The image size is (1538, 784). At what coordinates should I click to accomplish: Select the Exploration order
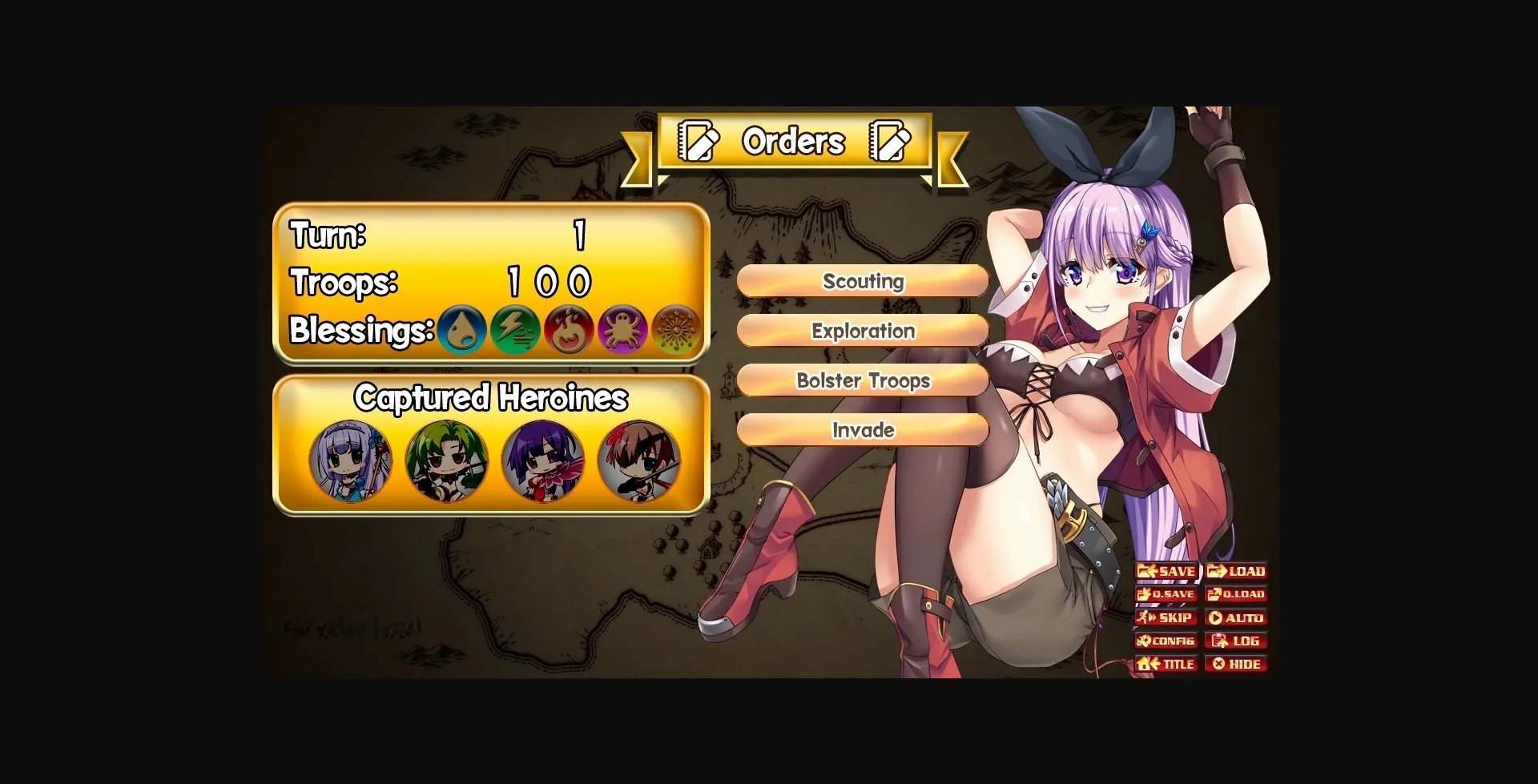pyautogui.click(x=864, y=331)
